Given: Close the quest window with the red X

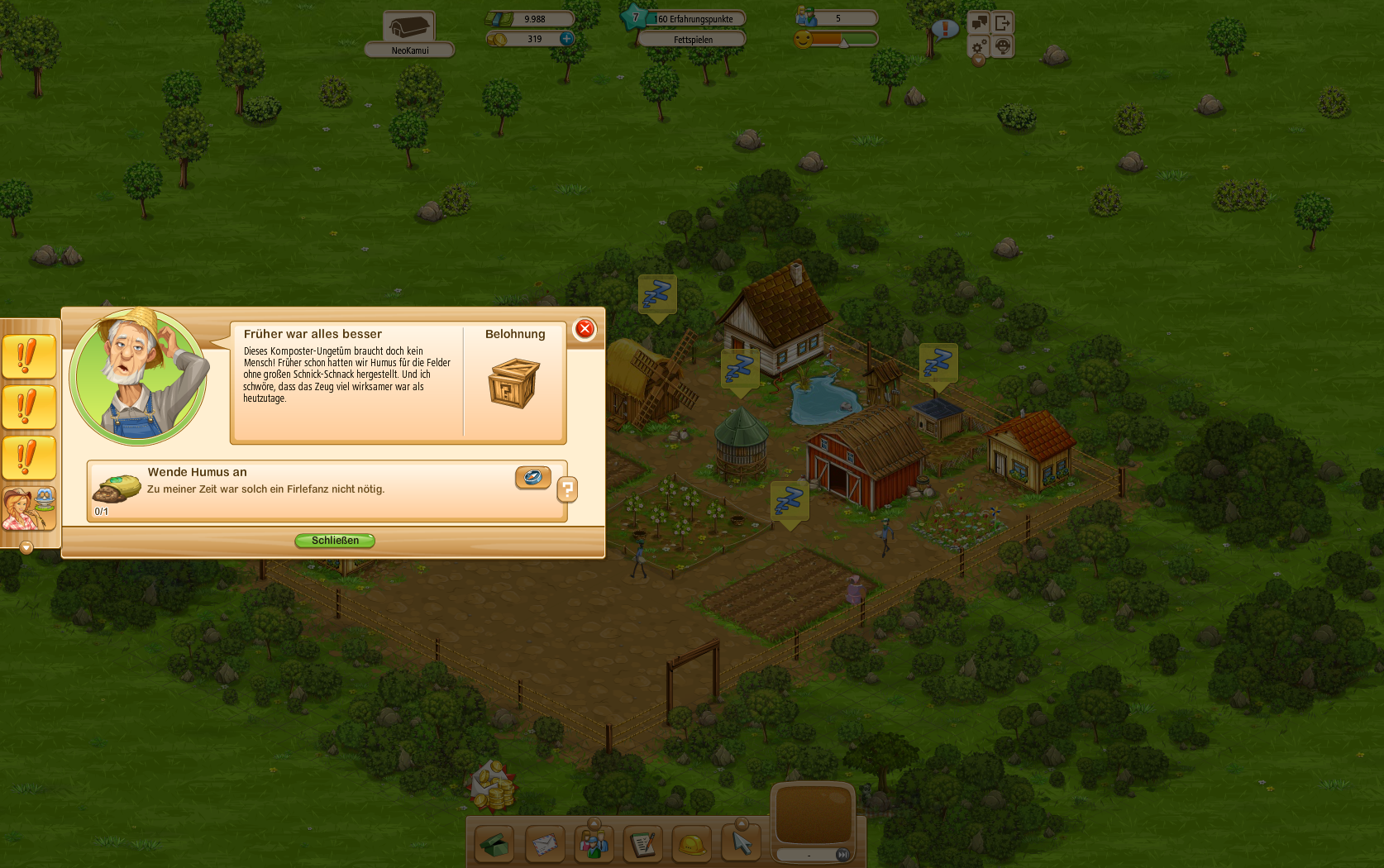Looking at the screenshot, I should point(585,329).
